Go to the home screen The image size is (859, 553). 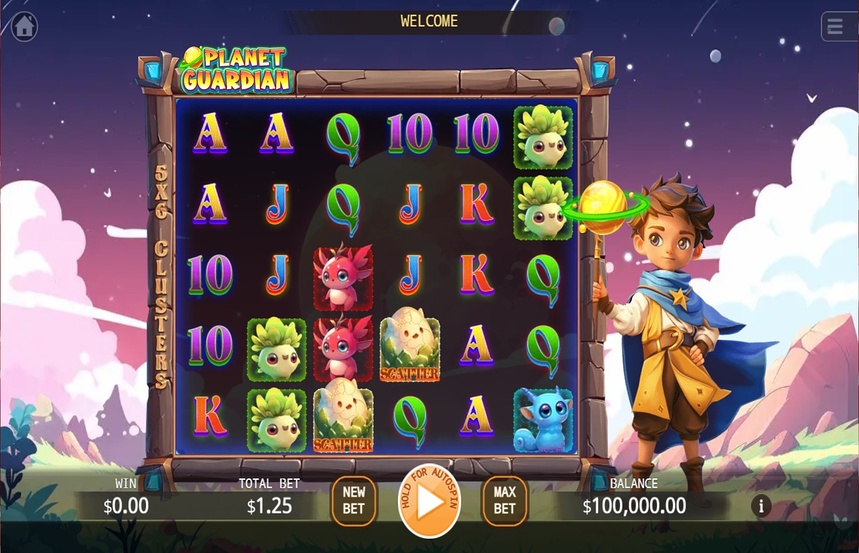(x=23, y=26)
